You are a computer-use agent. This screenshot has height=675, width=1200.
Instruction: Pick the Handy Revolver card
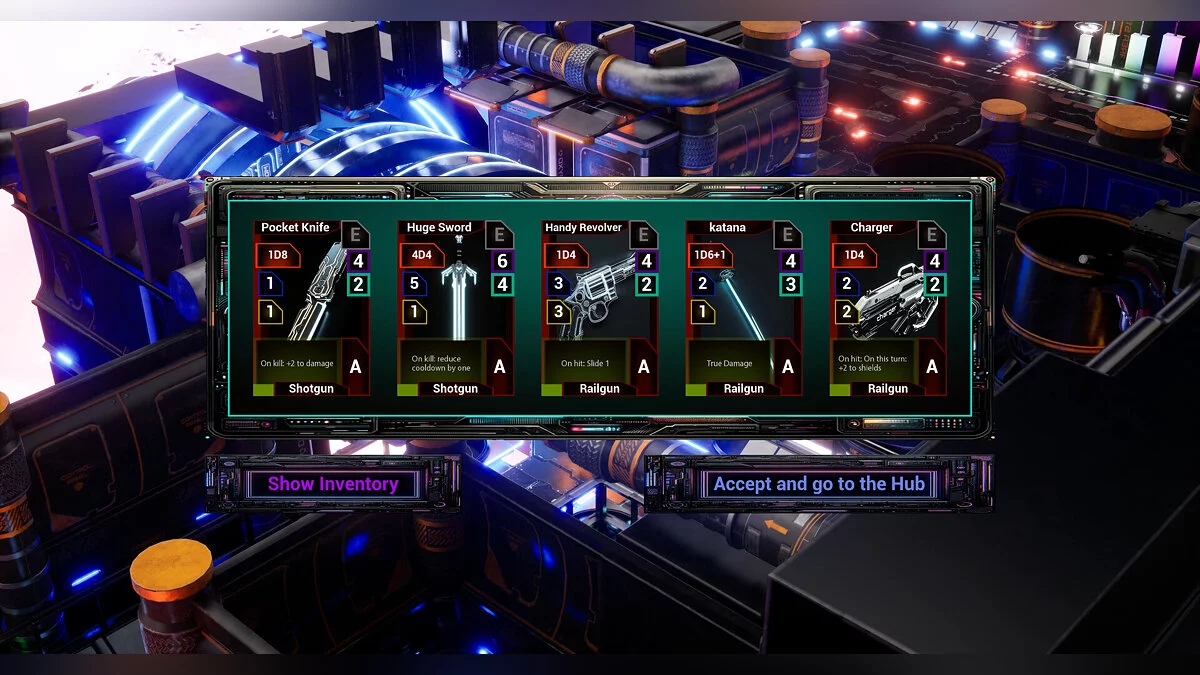tap(599, 308)
